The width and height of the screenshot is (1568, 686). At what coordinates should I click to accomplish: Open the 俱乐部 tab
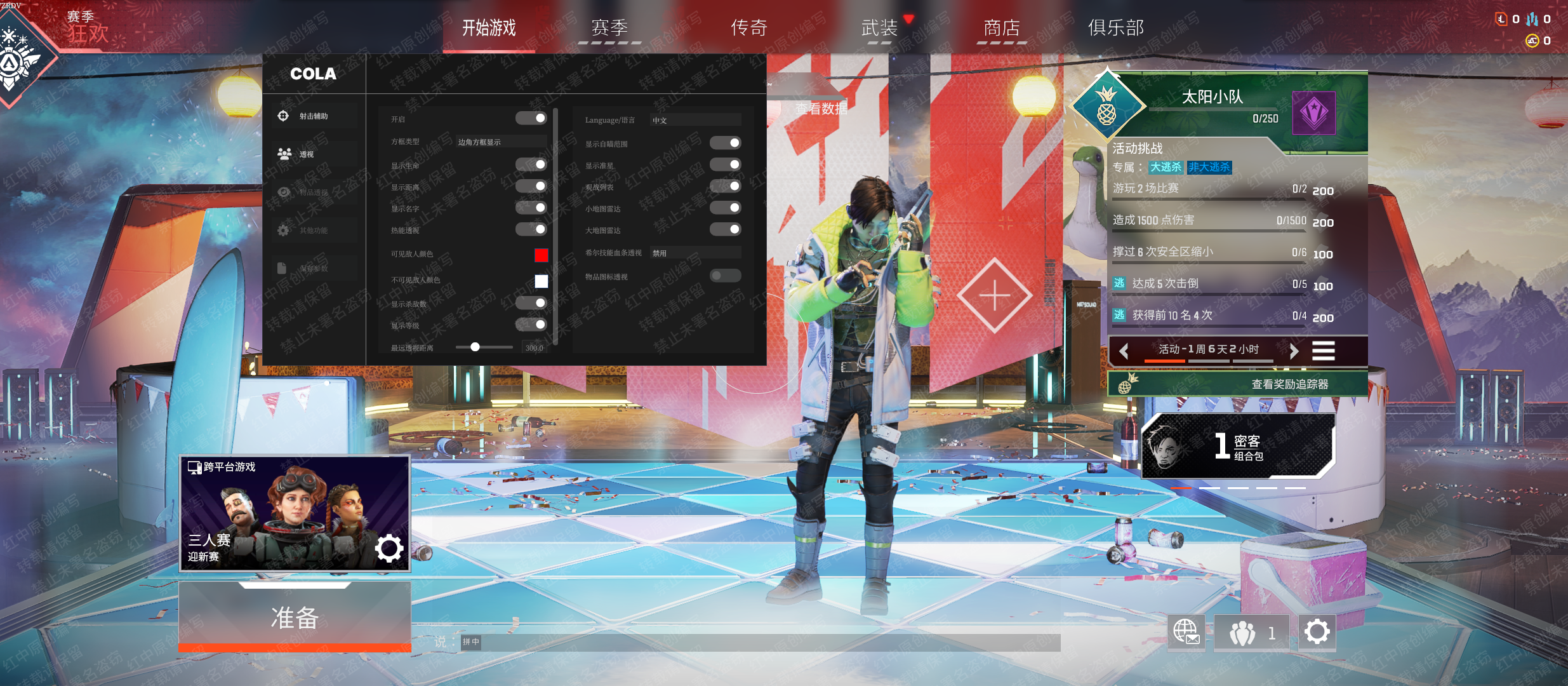click(1116, 28)
